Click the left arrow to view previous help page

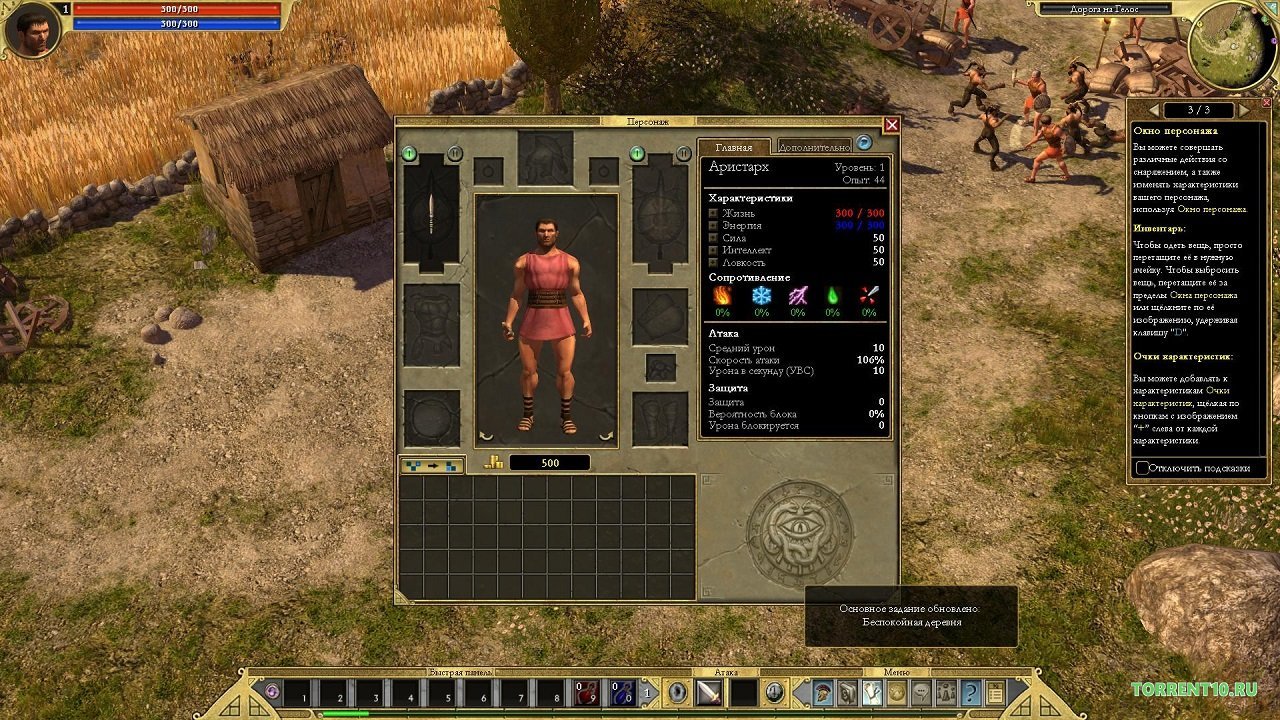pos(1156,111)
